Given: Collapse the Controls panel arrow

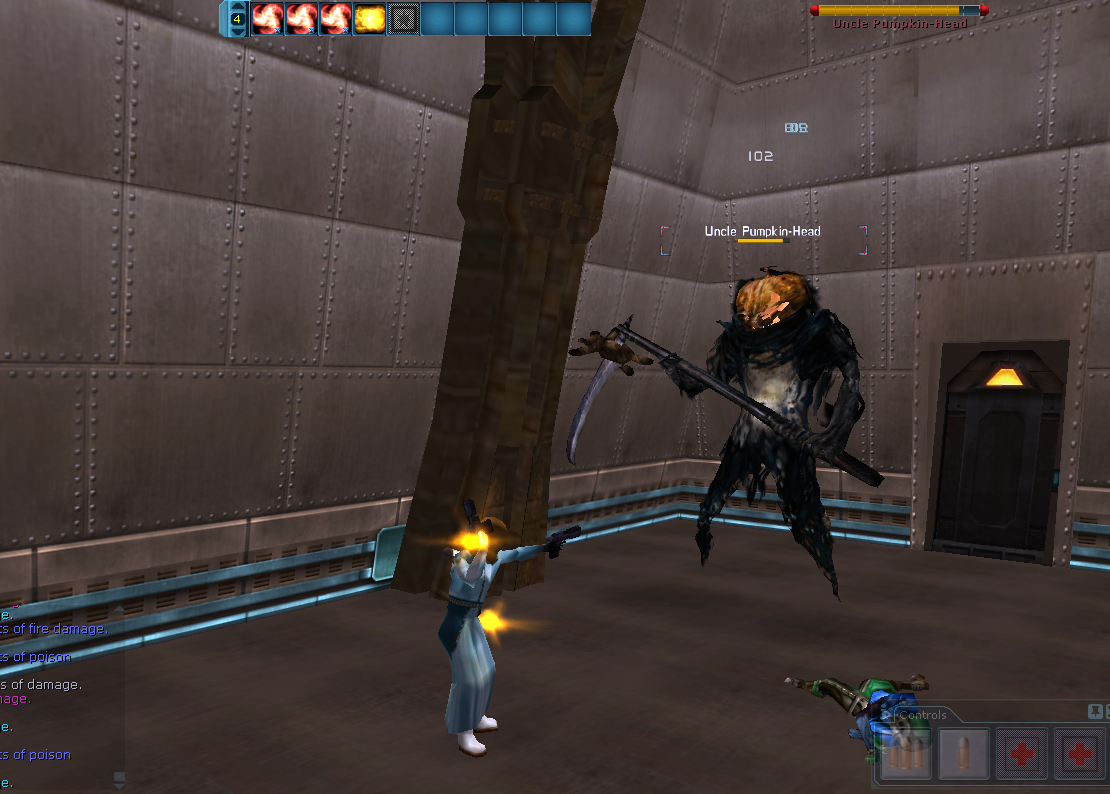Looking at the screenshot, I should coord(886,715).
